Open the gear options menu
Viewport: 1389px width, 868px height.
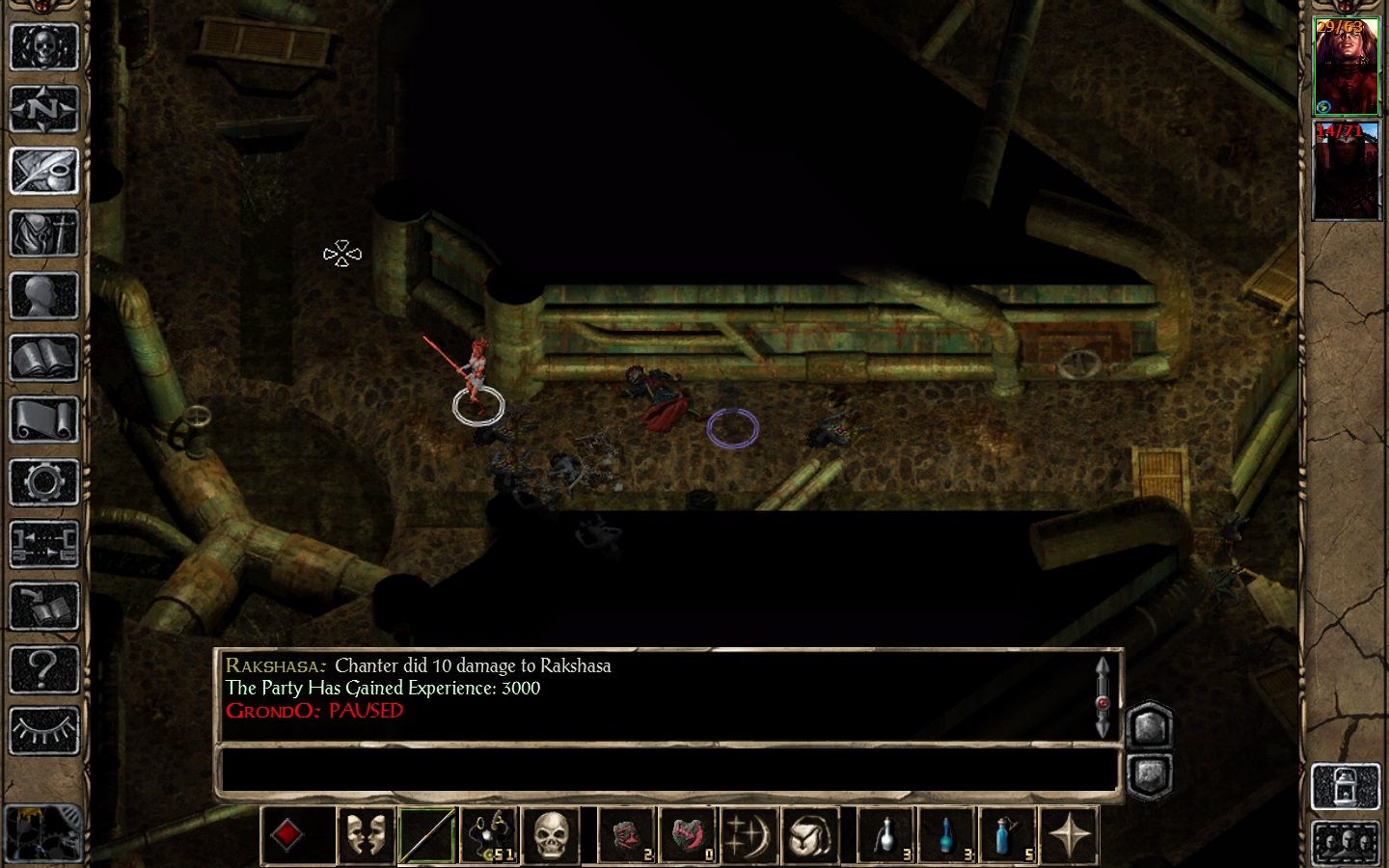(43, 481)
